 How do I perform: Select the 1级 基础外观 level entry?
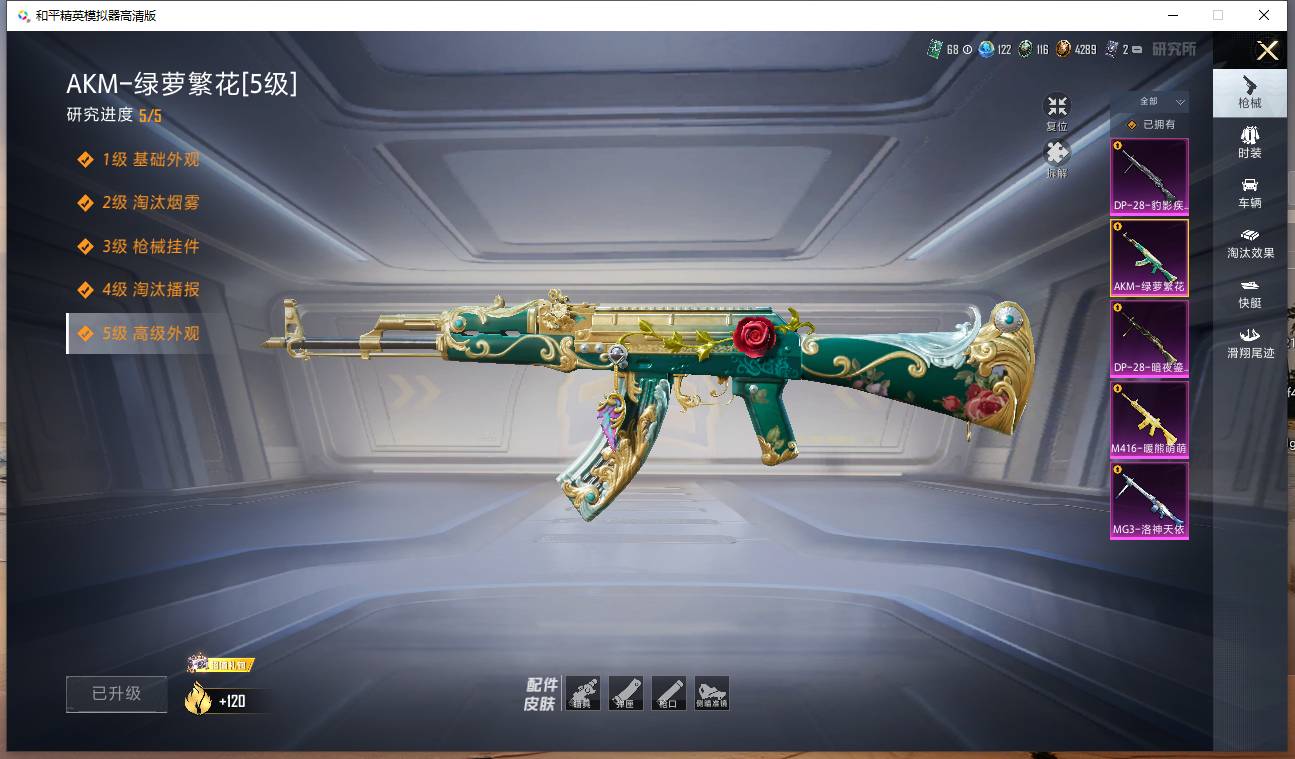[x=149, y=160]
